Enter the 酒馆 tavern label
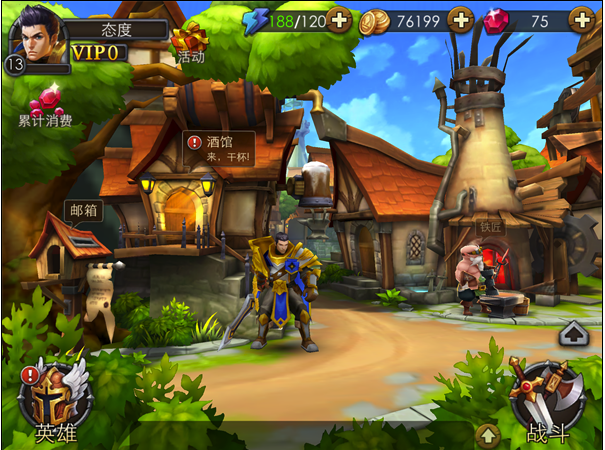Viewport: 605px width, 450px height. point(219,150)
